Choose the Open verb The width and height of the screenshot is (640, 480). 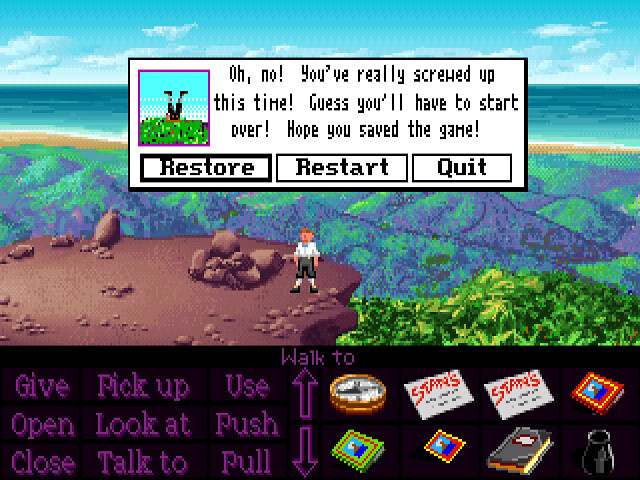[x=42, y=424]
